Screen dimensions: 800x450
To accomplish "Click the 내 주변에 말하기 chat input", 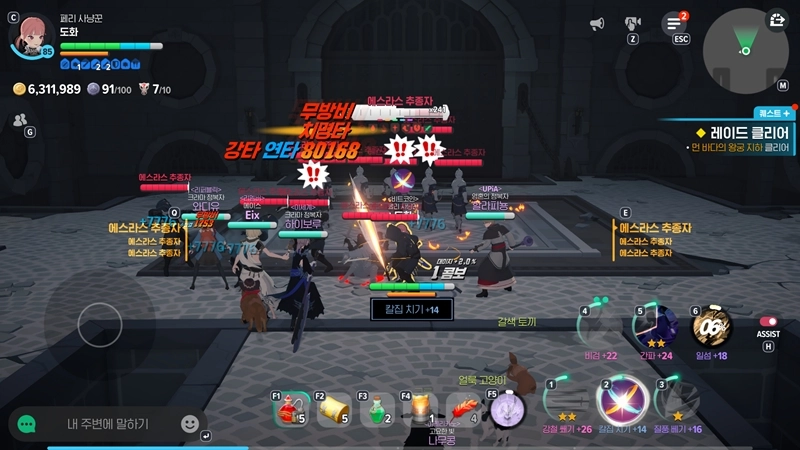I will 108,424.
